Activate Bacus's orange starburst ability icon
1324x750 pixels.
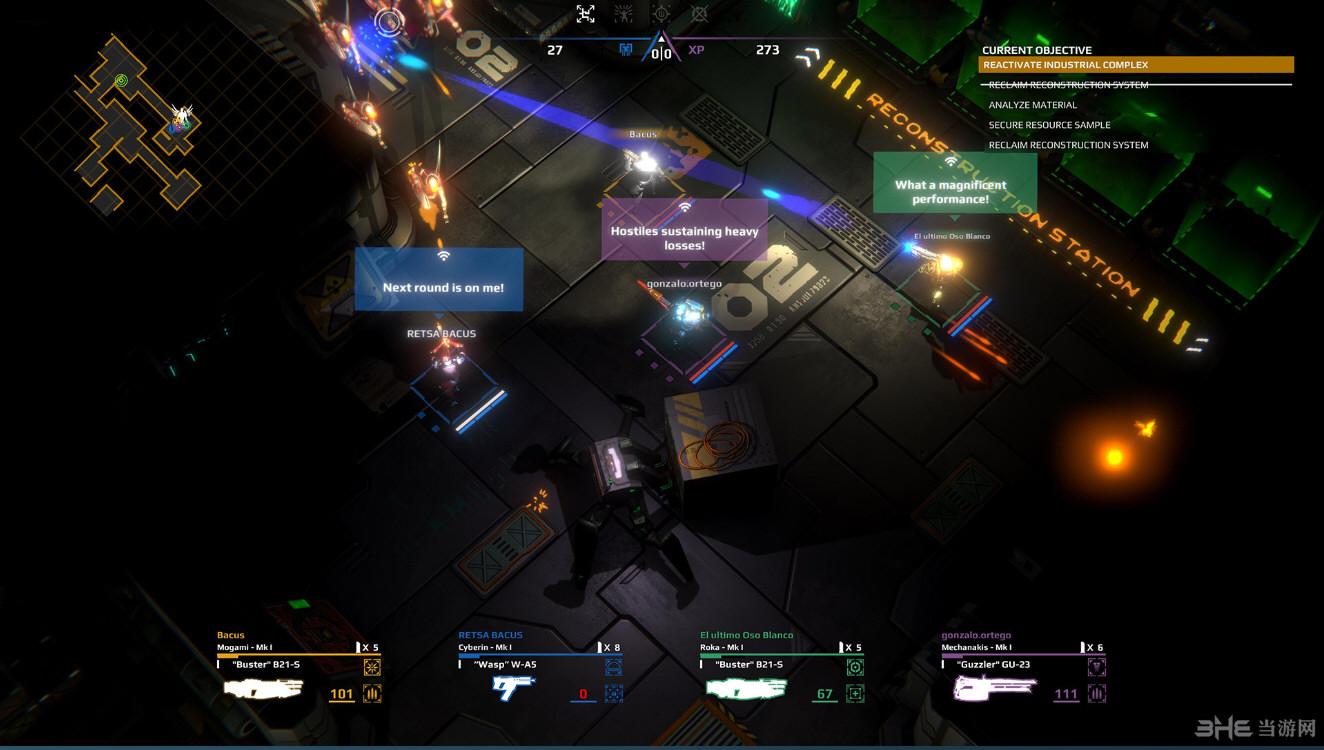click(x=372, y=667)
